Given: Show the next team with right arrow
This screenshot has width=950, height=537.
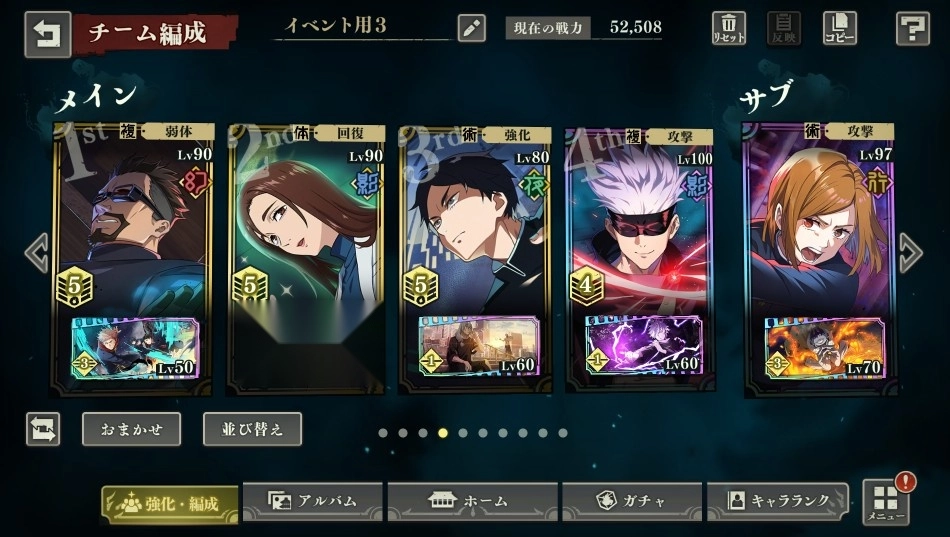Looking at the screenshot, I should [x=910, y=253].
